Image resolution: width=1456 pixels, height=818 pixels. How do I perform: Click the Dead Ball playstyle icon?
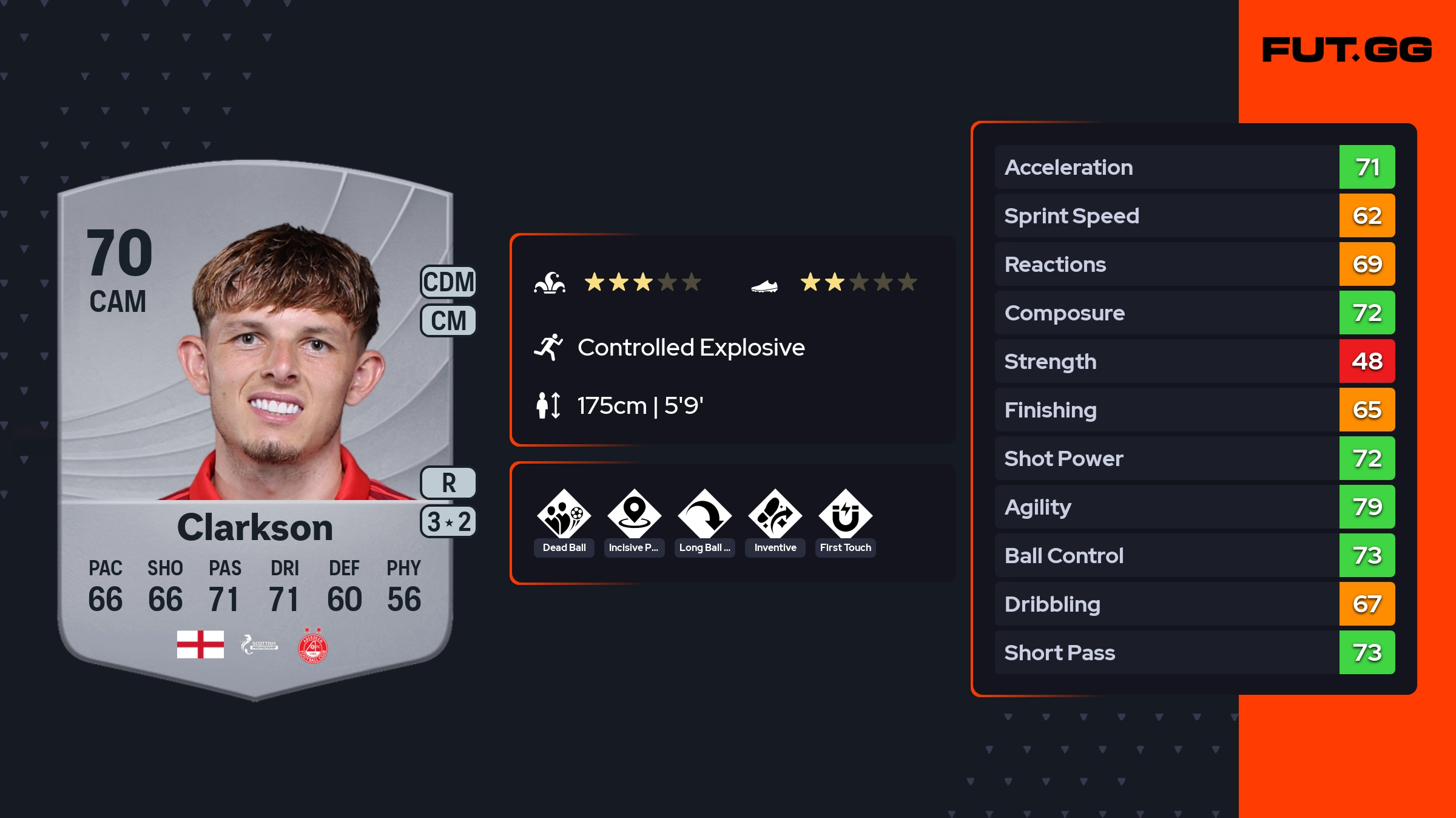click(x=564, y=515)
